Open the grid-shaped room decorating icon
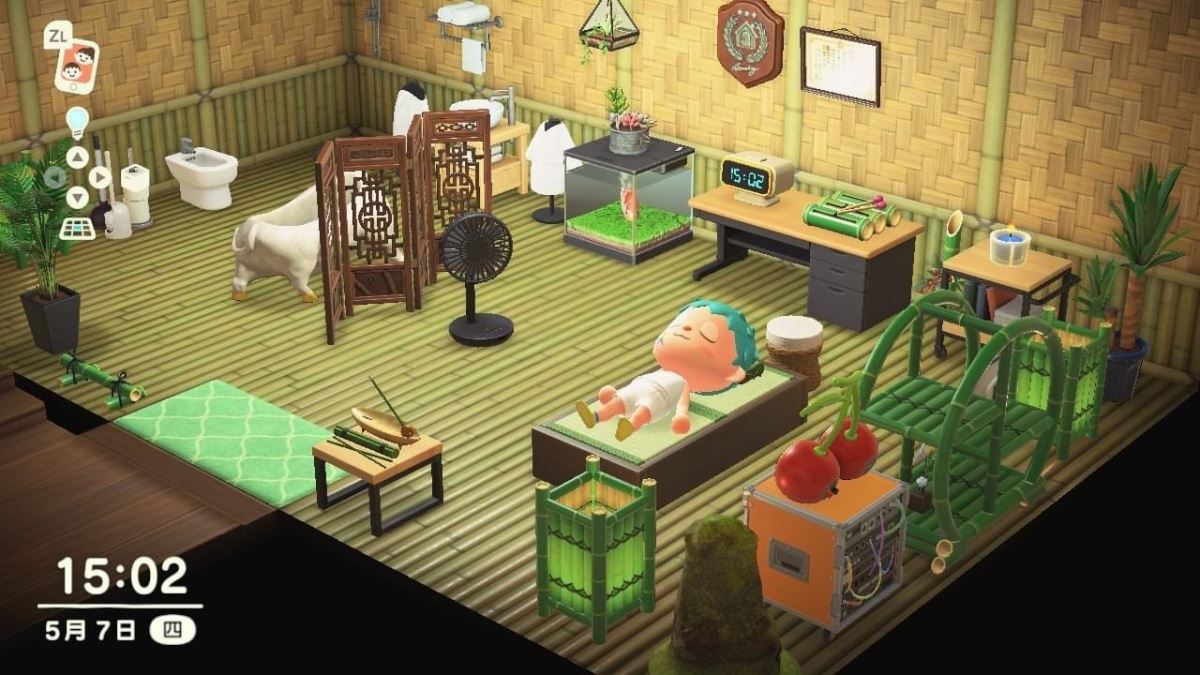 pos(77,227)
